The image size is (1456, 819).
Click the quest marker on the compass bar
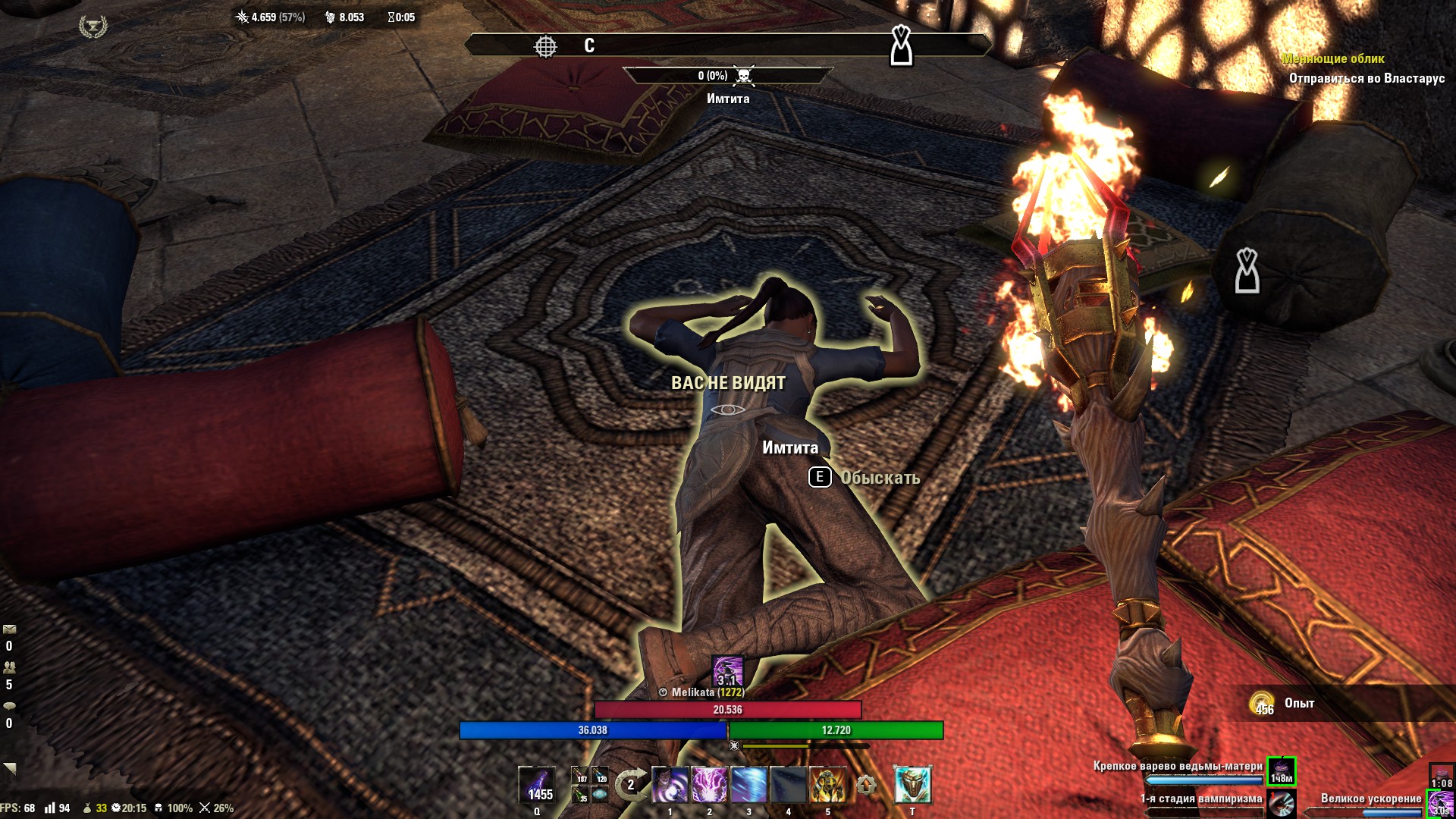pos(901,45)
